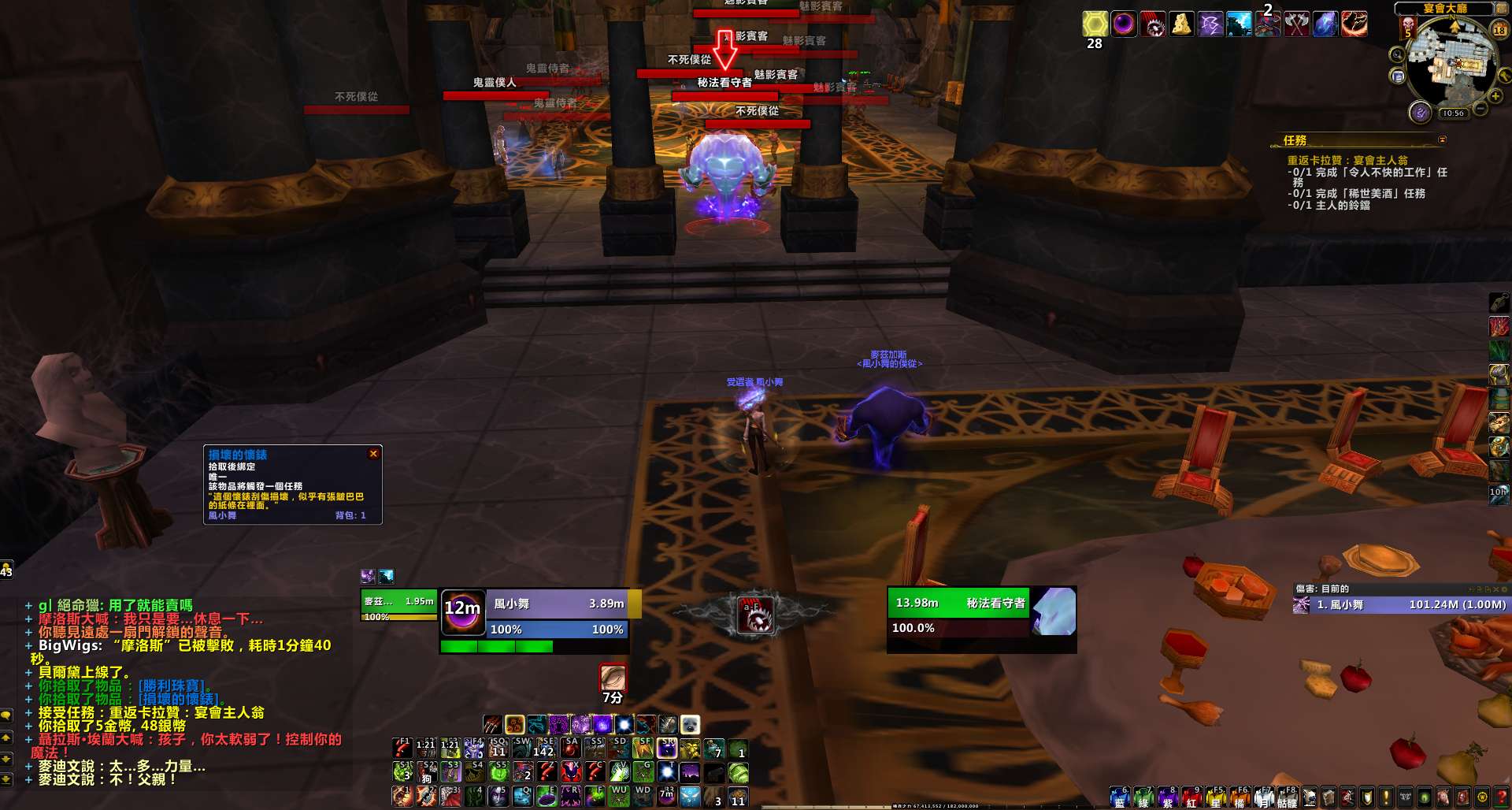Screen dimensions: 1512x810
Task: Zoom in the minimap with the plus button
Action: click(x=1495, y=96)
